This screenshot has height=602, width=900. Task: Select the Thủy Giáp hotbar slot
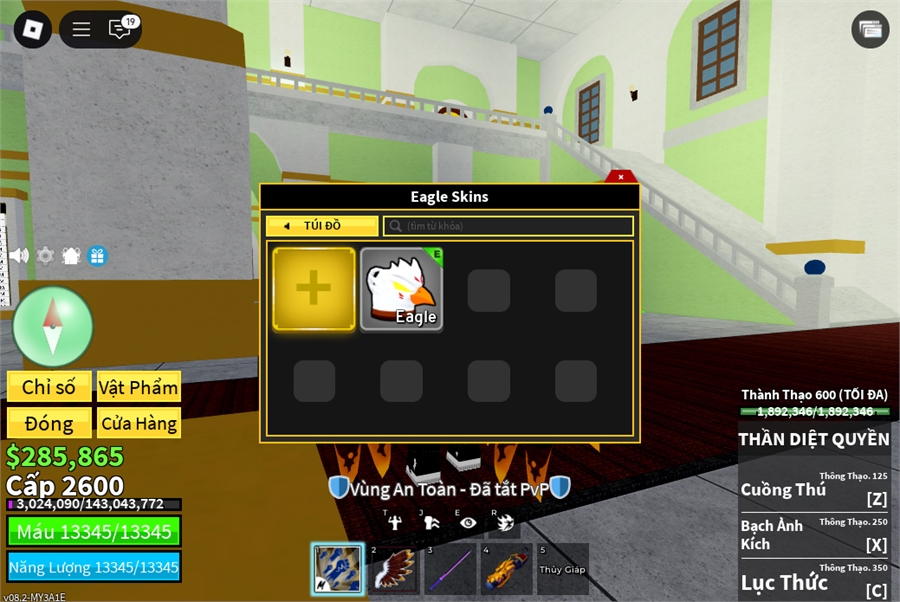(562, 569)
